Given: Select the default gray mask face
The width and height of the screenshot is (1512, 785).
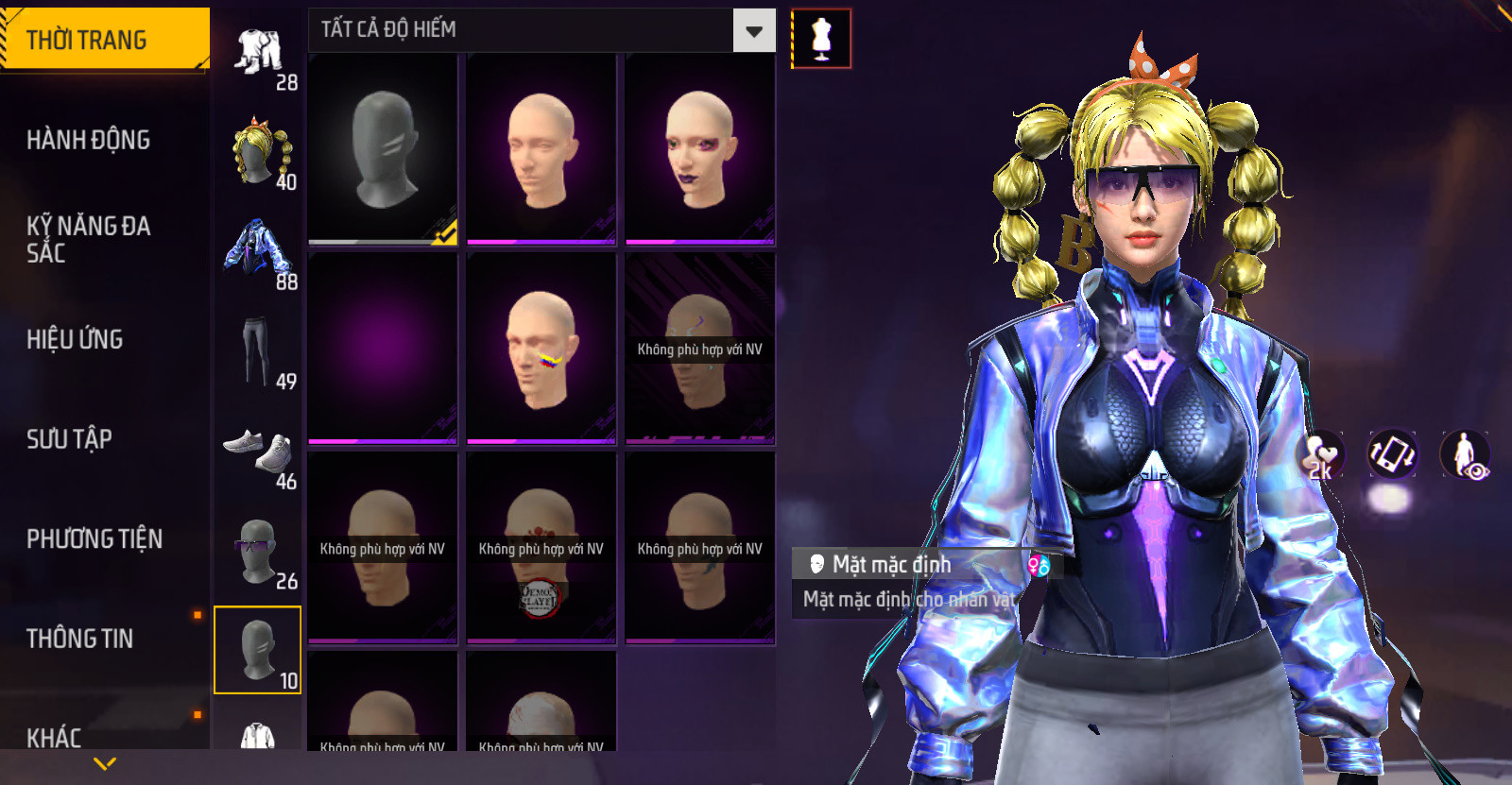Looking at the screenshot, I should (x=383, y=149).
